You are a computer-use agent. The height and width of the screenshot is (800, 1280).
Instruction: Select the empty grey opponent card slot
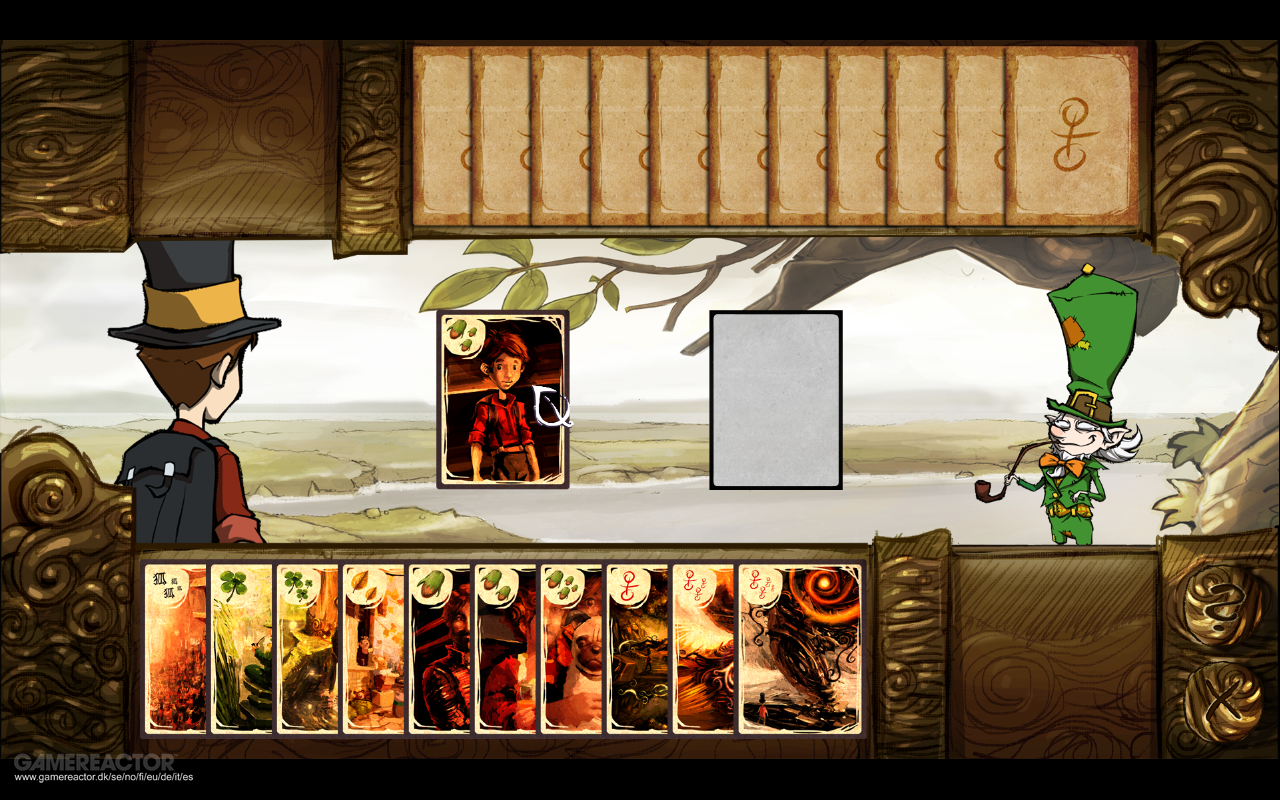(x=776, y=400)
